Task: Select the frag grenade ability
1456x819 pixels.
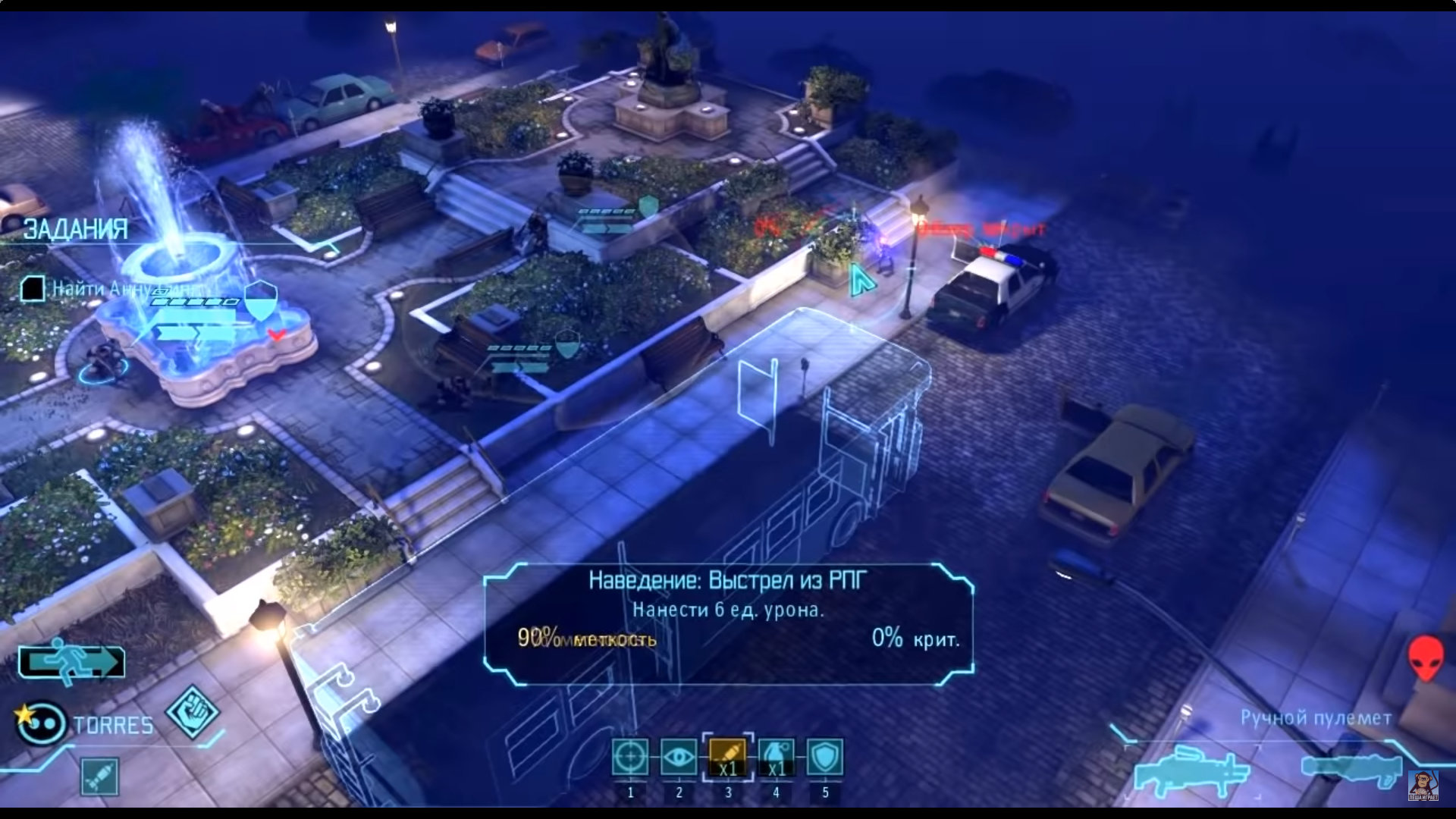Action: click(777, 758)
